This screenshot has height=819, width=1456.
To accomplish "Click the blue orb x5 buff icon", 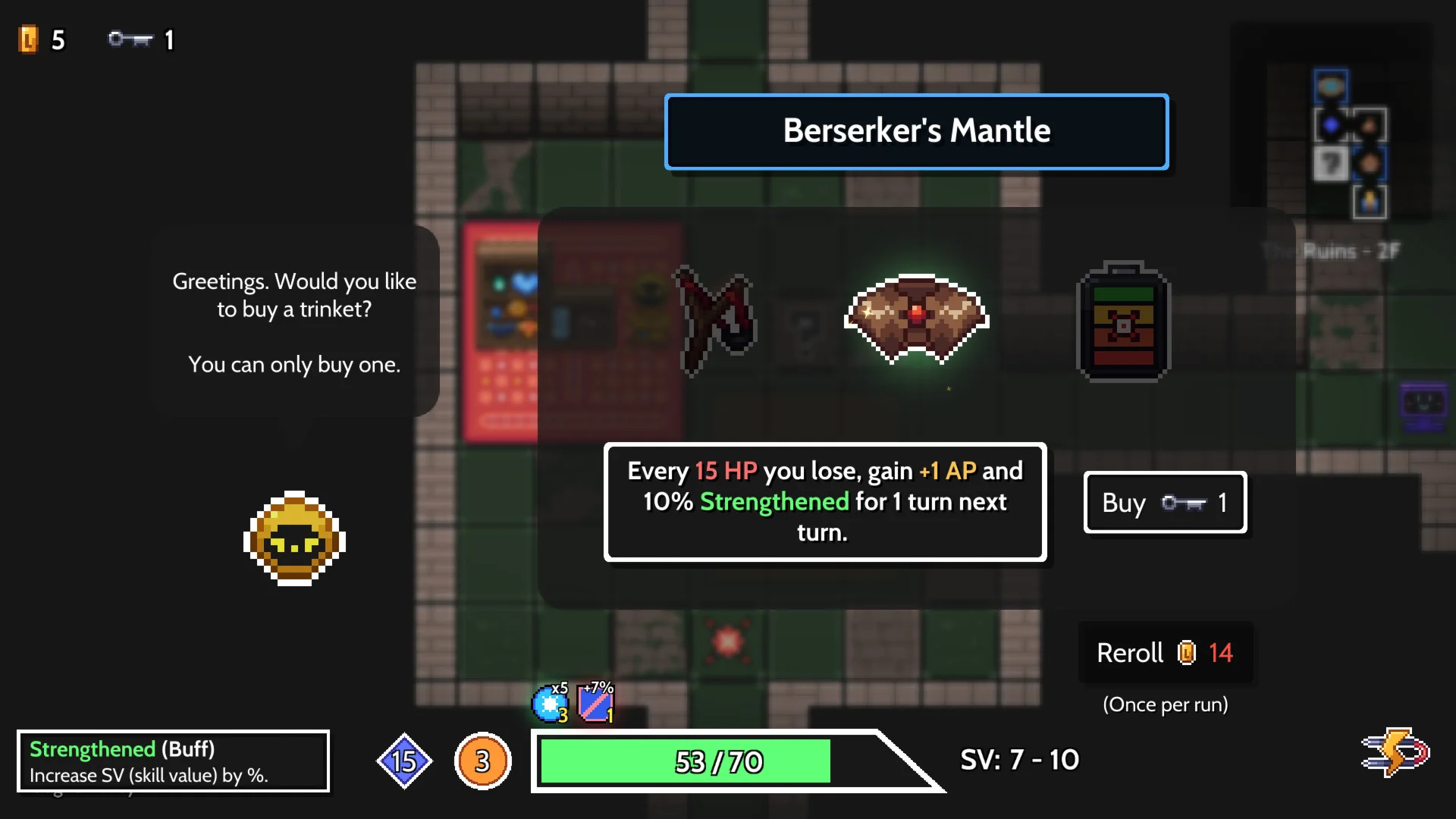I will point(550,704).
